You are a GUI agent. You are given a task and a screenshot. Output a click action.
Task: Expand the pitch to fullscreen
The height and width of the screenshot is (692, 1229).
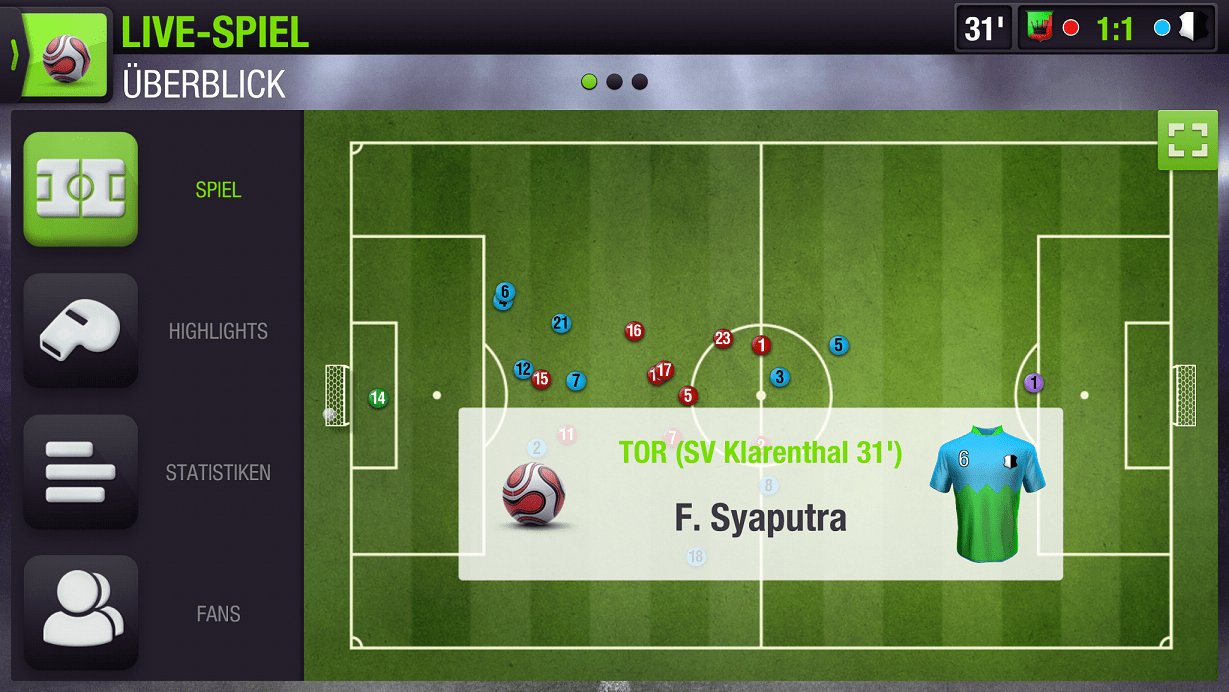(x=1187, y=140)
